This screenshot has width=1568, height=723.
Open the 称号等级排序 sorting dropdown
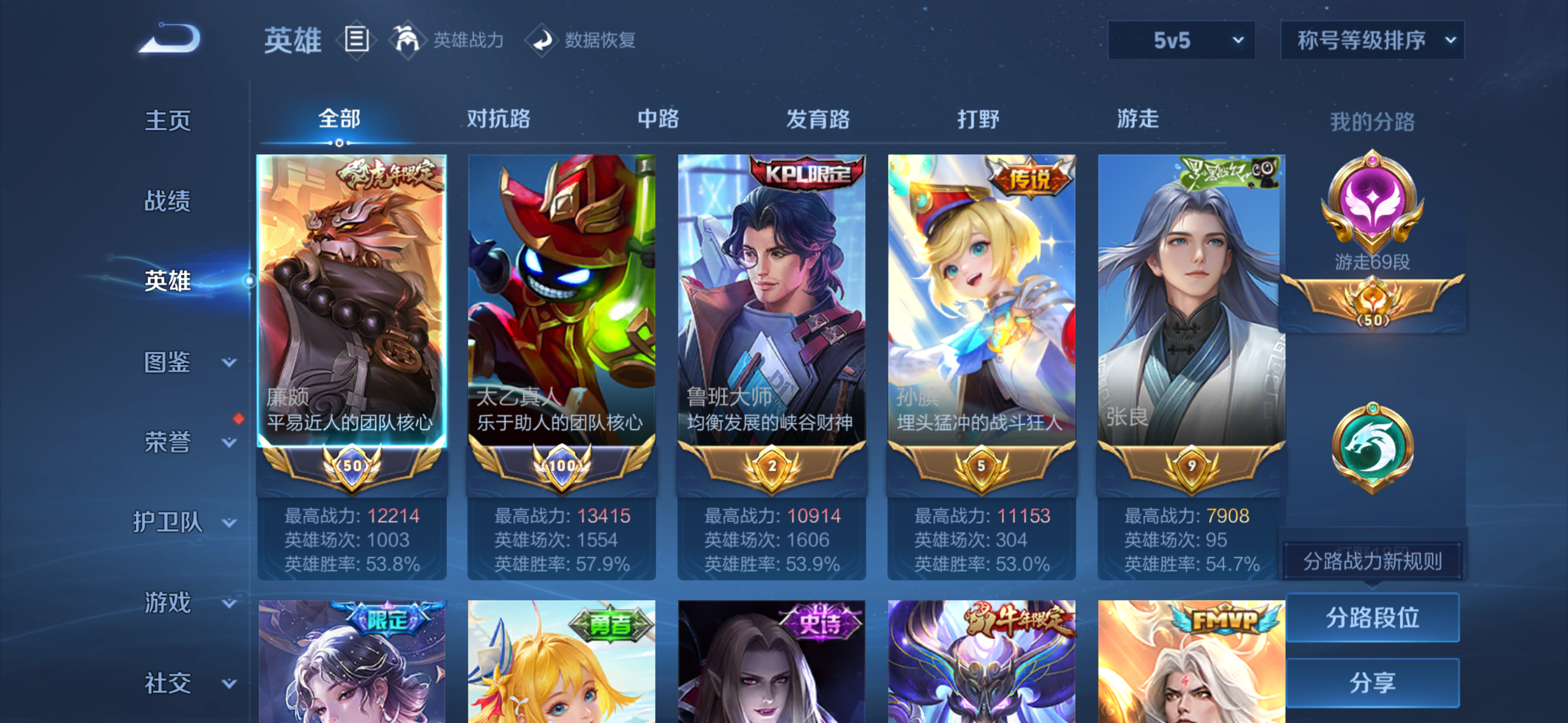point(1371,40)
